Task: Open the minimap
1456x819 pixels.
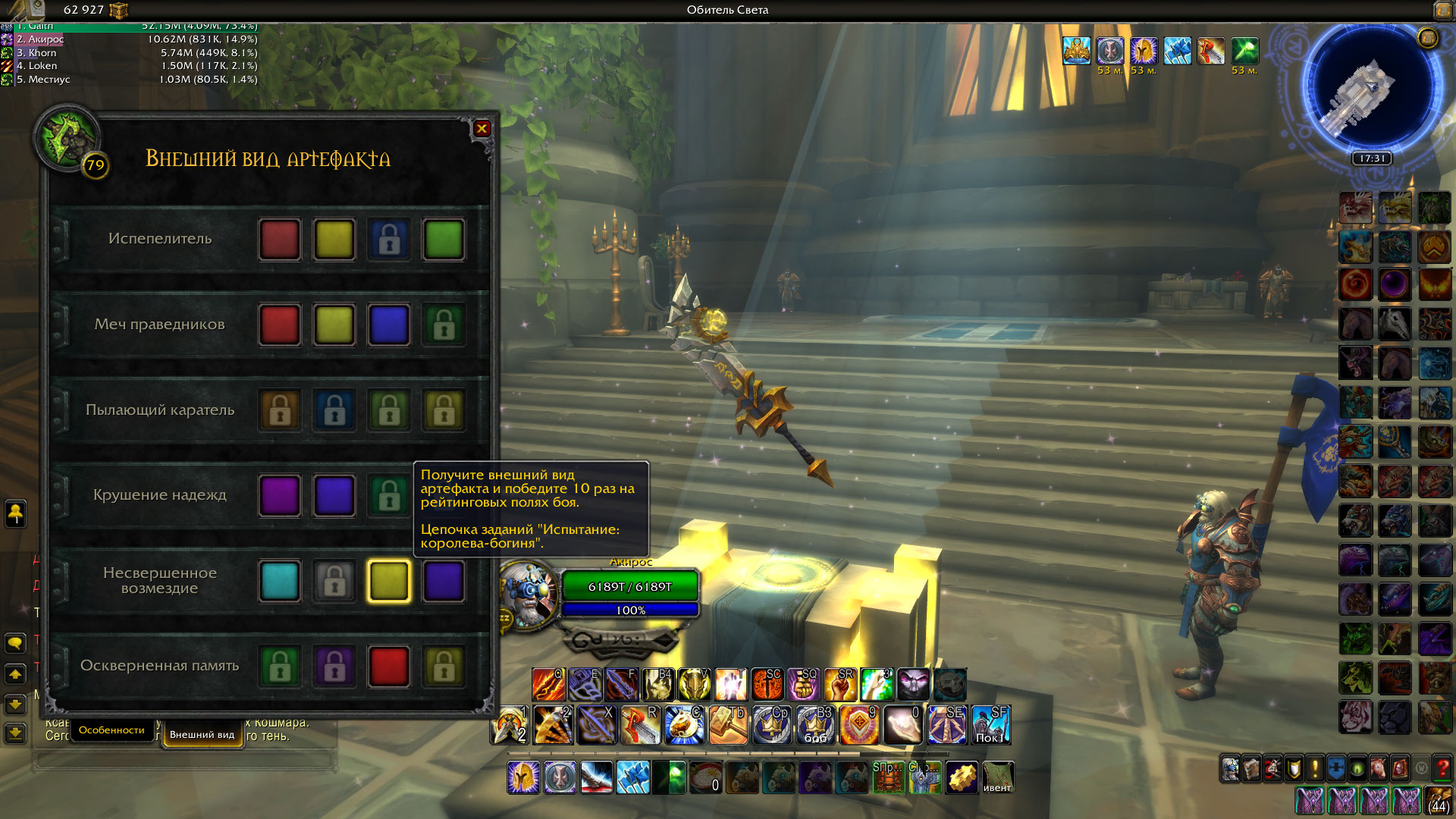Action: point(1372,89)
